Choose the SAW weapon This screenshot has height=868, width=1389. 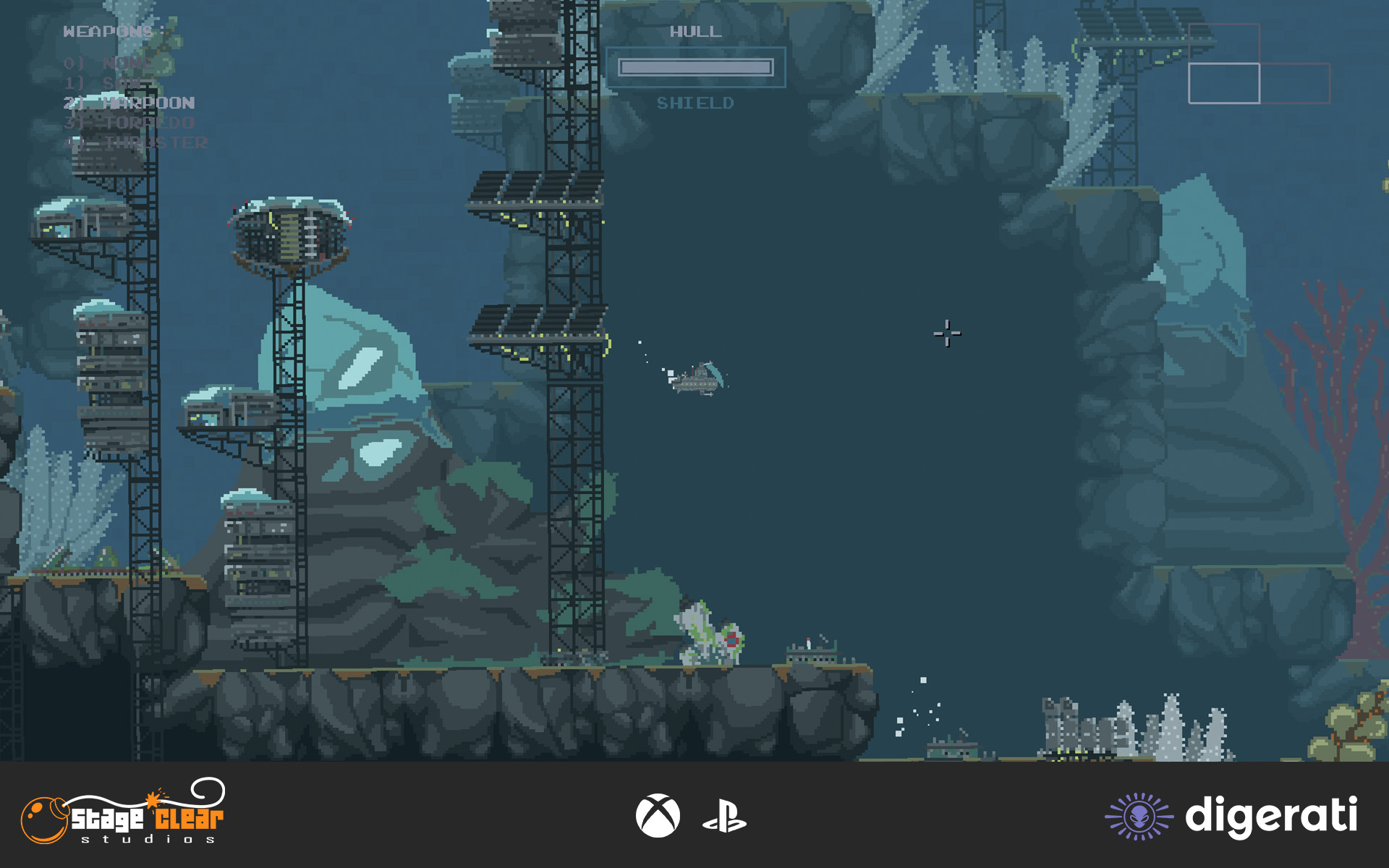tap(109, 83)
